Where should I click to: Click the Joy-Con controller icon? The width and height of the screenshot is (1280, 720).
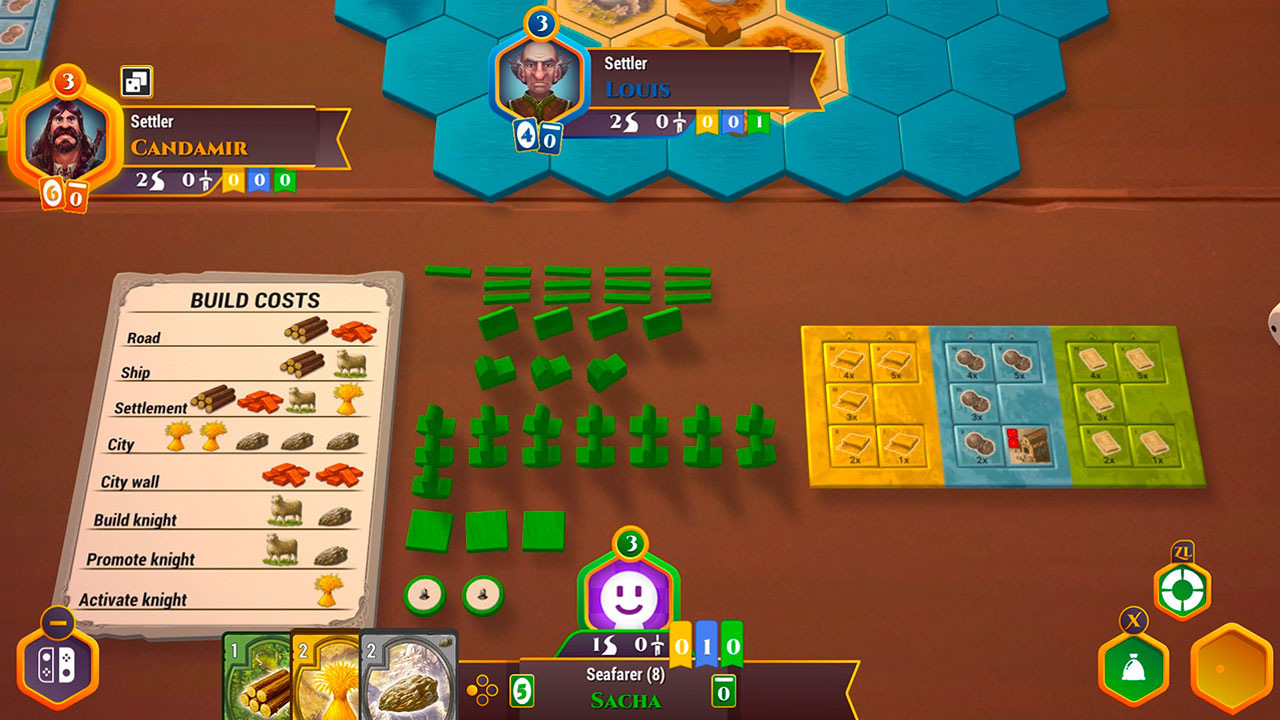(60, 663)
